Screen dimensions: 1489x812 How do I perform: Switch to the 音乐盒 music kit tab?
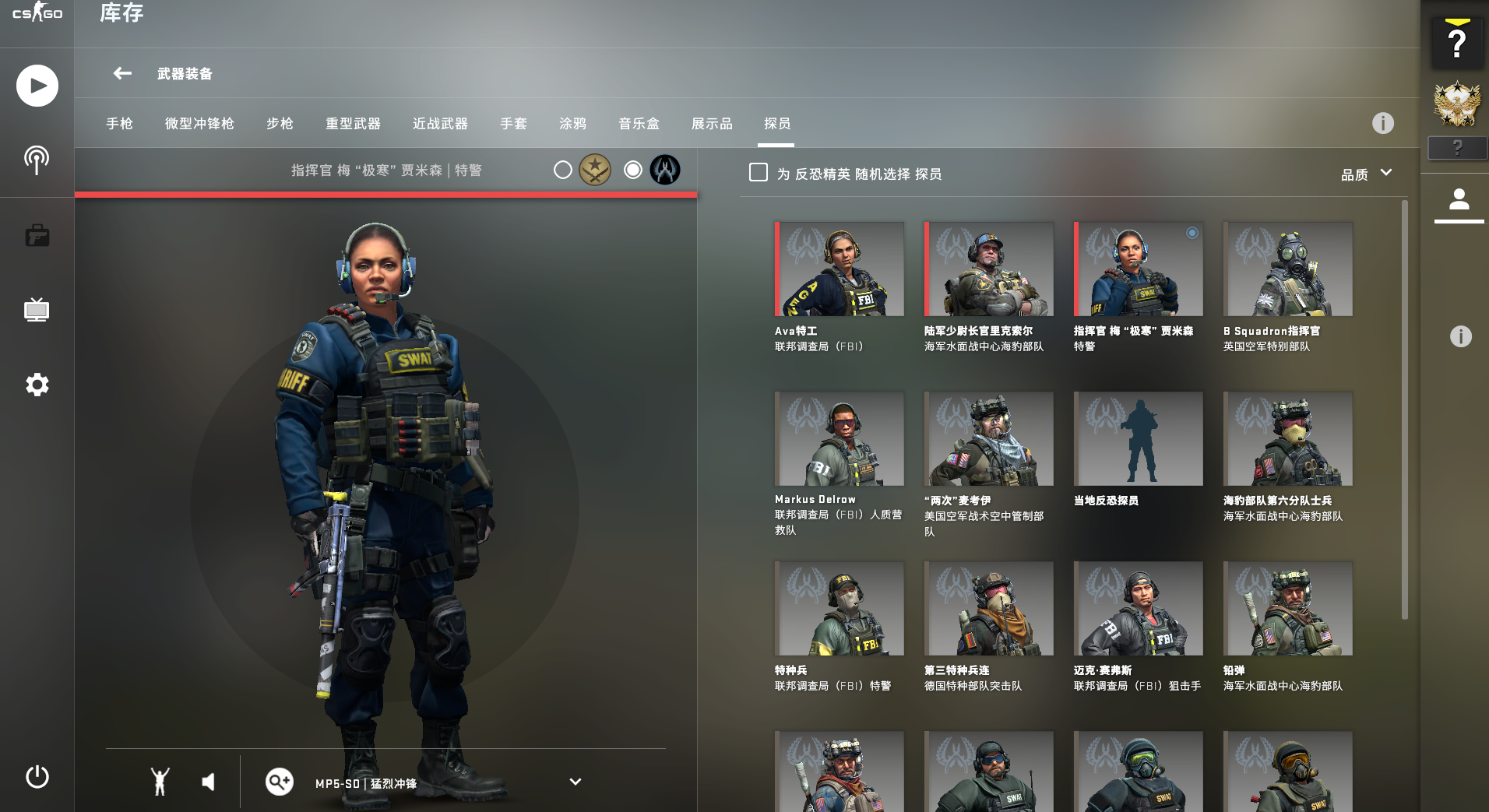click(x=639, y=124)
